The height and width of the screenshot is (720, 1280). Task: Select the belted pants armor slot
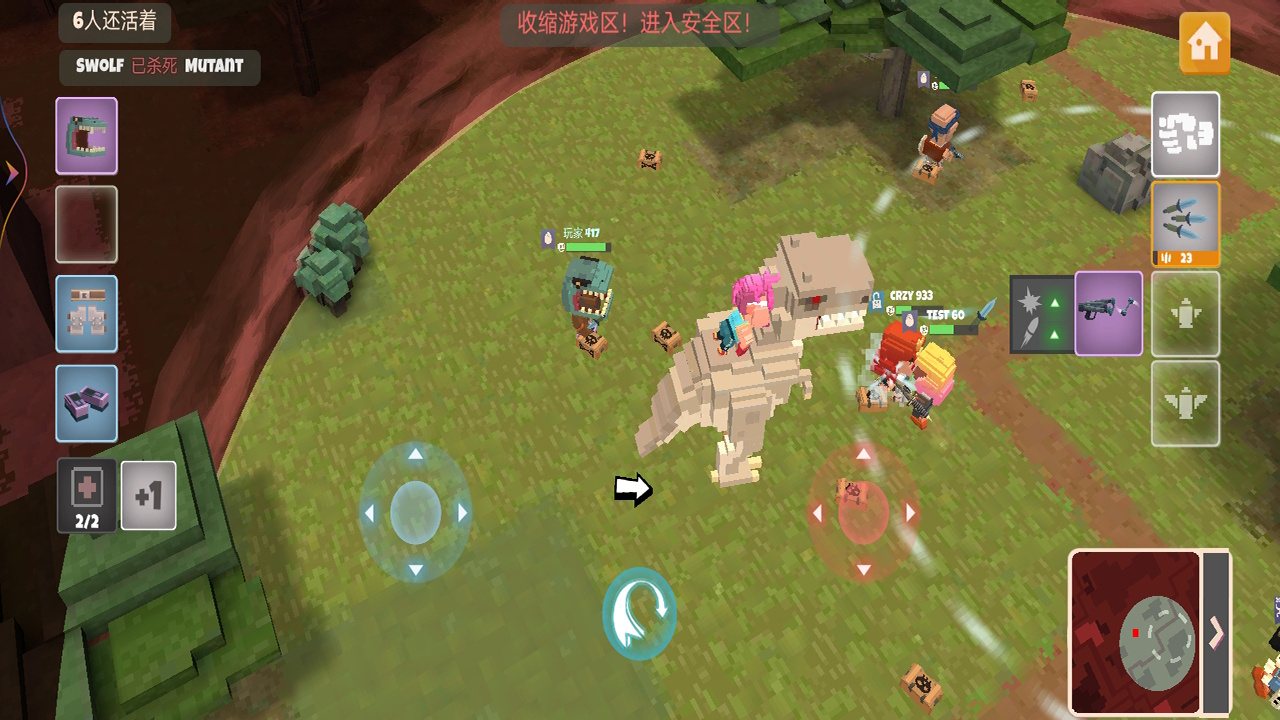tap(86, 314)
